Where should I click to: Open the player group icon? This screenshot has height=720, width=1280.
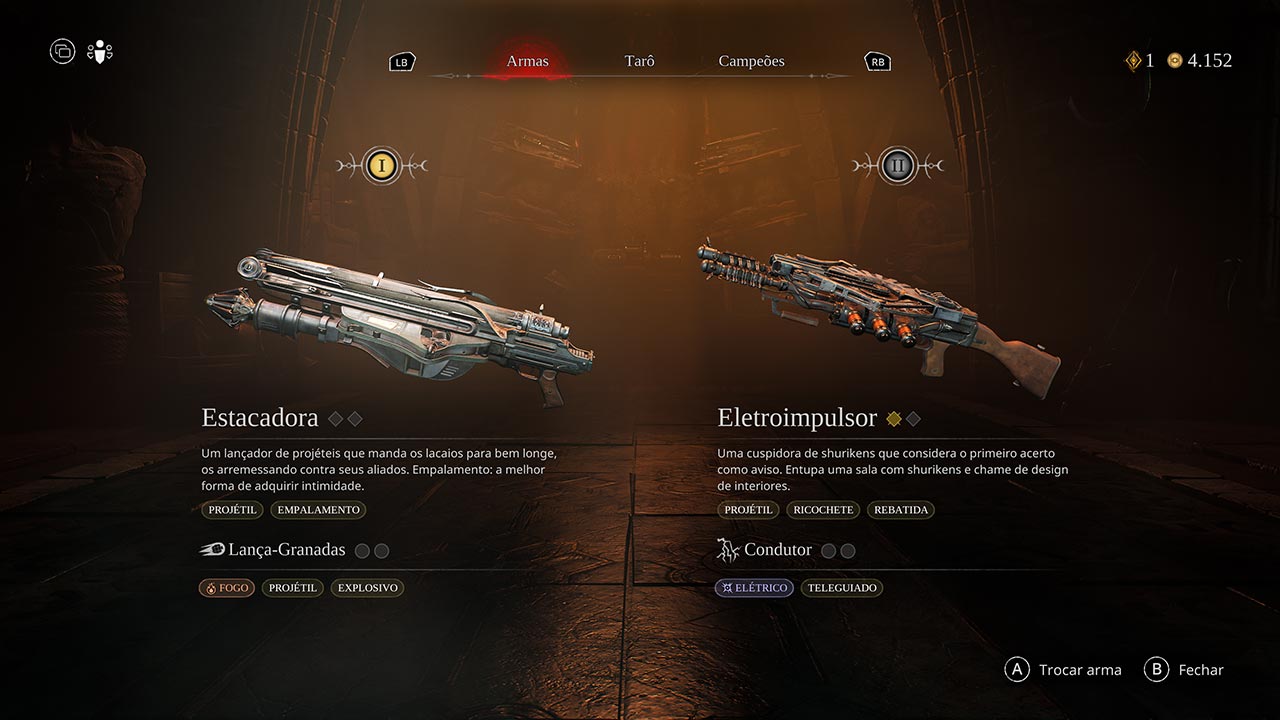[x=100, y=51]
